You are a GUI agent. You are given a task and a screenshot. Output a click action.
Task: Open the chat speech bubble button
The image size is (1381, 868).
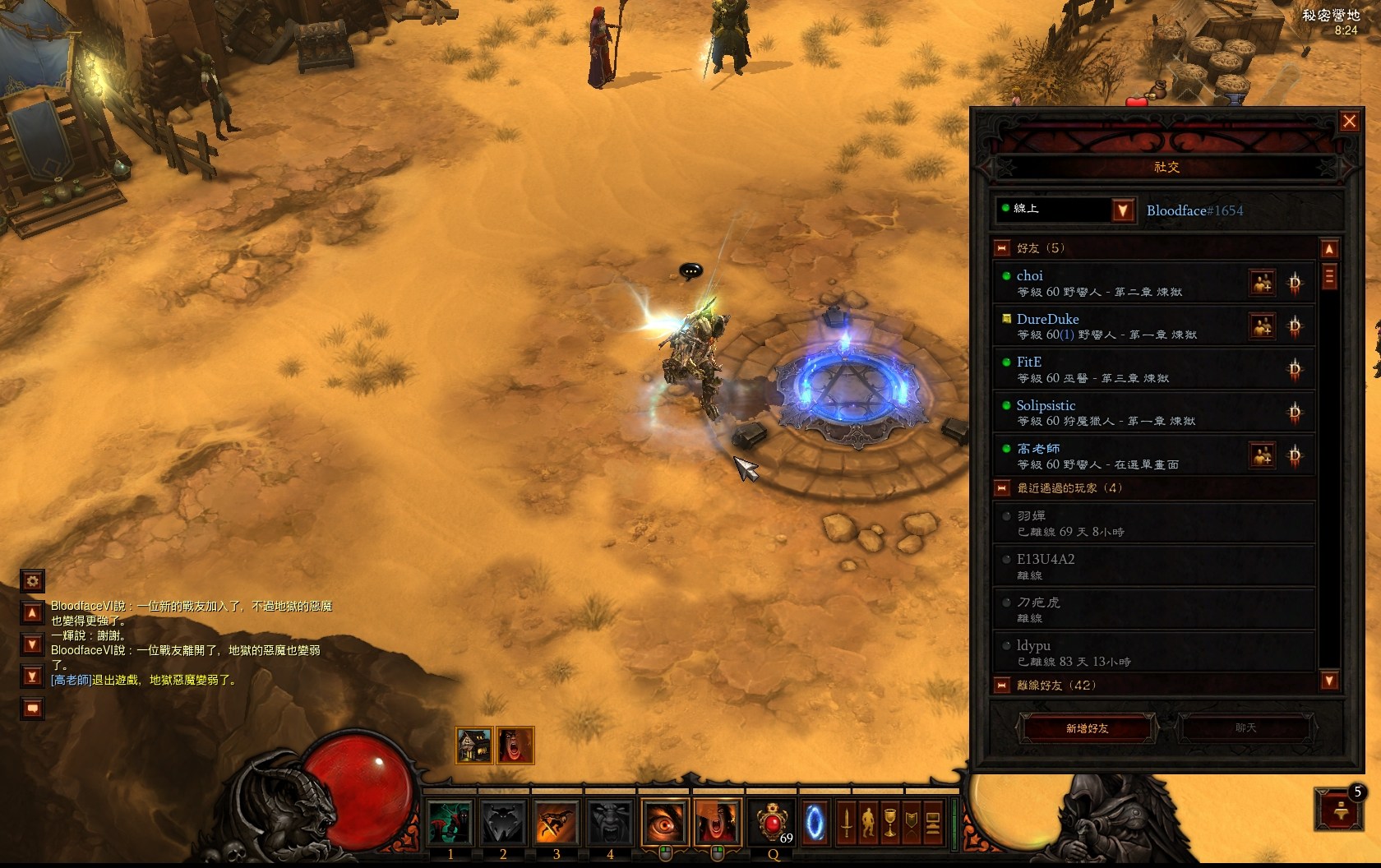[x=32, y=708]
